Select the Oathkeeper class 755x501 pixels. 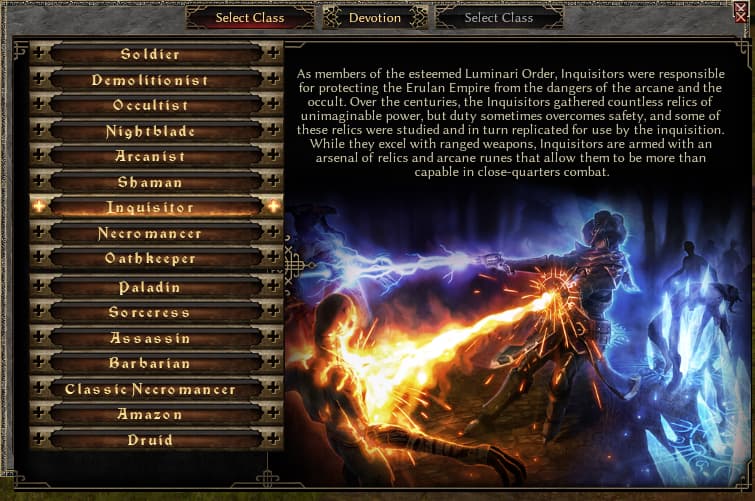pyautogui.click(x=151, y=258)
